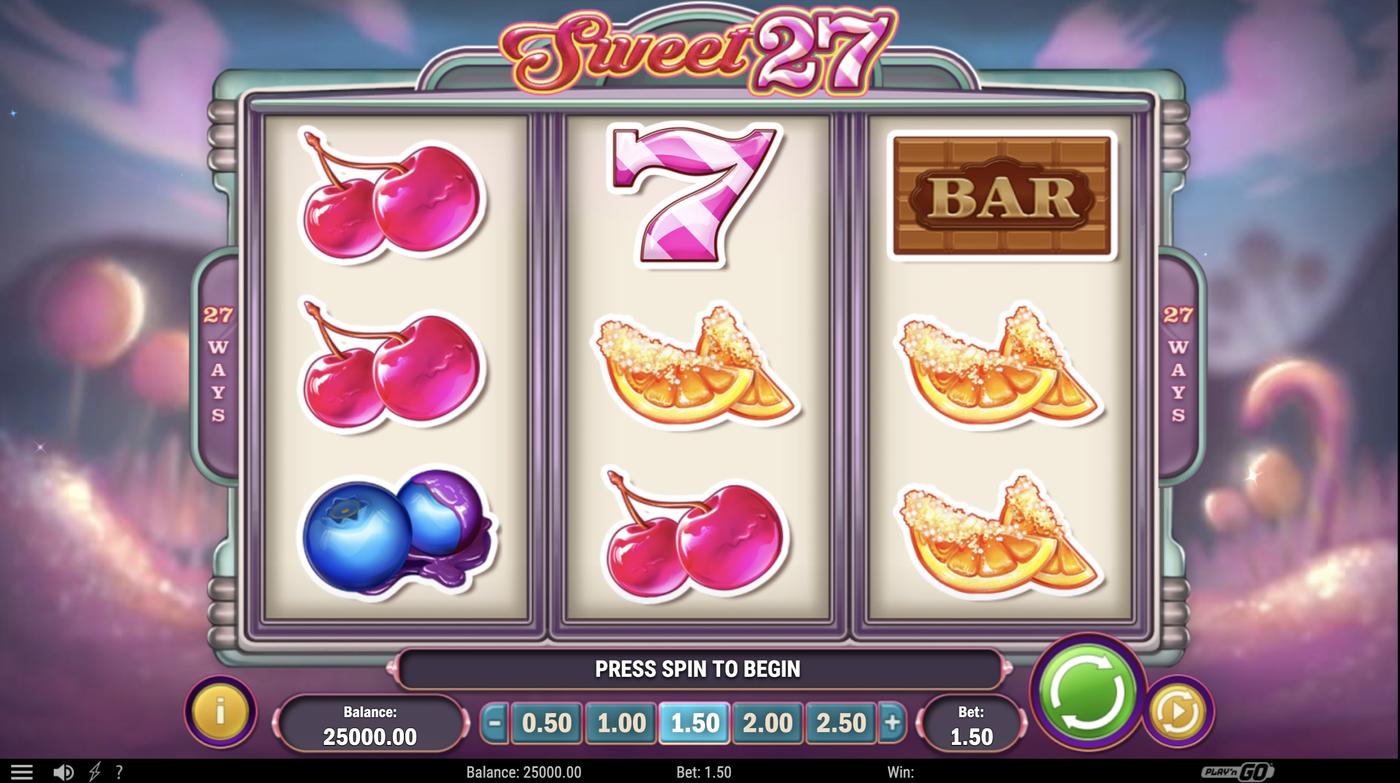The image size is (1400, 783).
Task: Select the 0.50 bet amount
Action: tap(546, 721)
